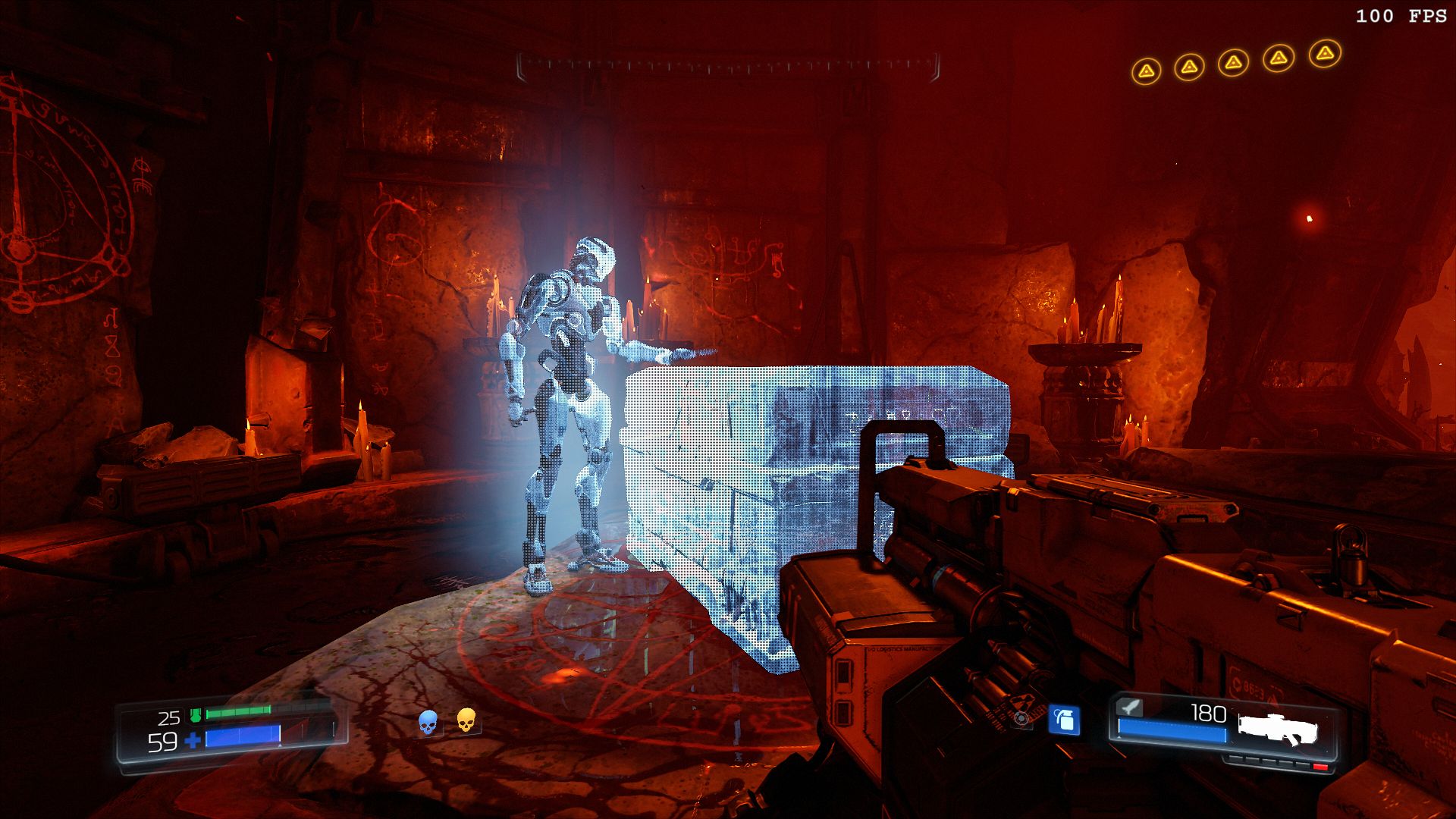Click the weapon mod icon above ammo bar
Viewport: 1456px width, 819px height.
click(1130, 708)
